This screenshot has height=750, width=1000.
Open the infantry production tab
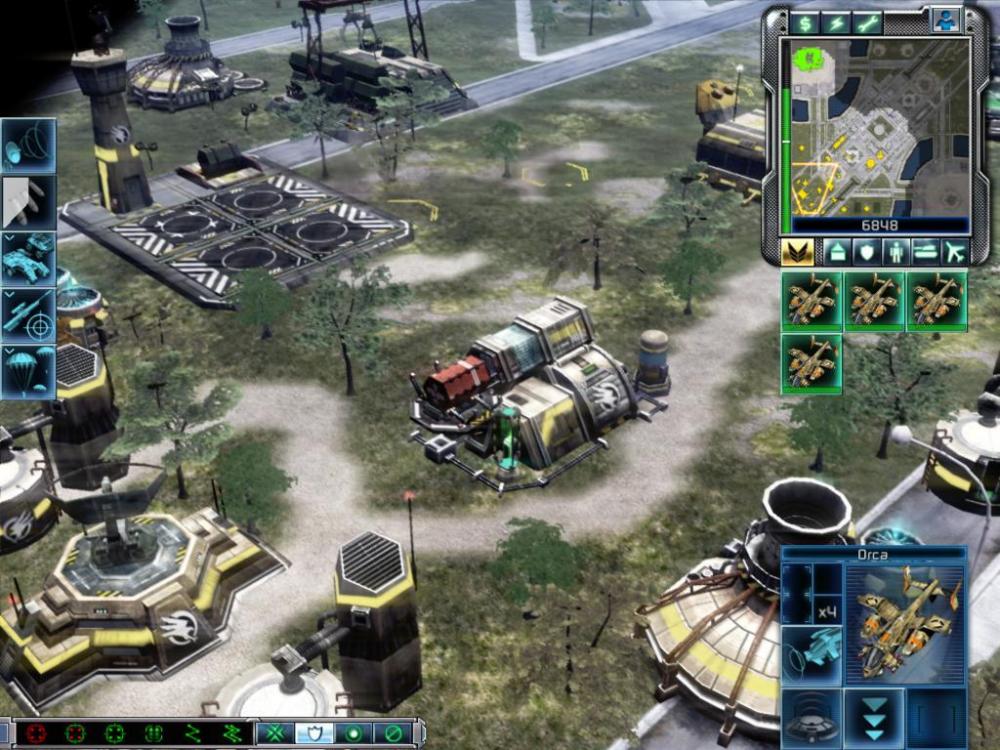[895, 252]
